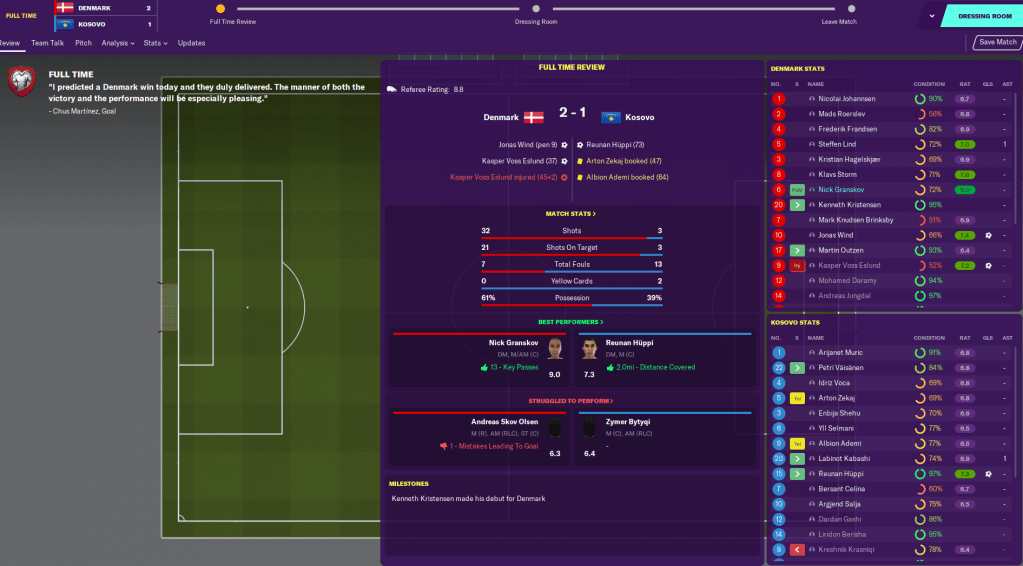Open the Pitch tab

coord(83,43)
